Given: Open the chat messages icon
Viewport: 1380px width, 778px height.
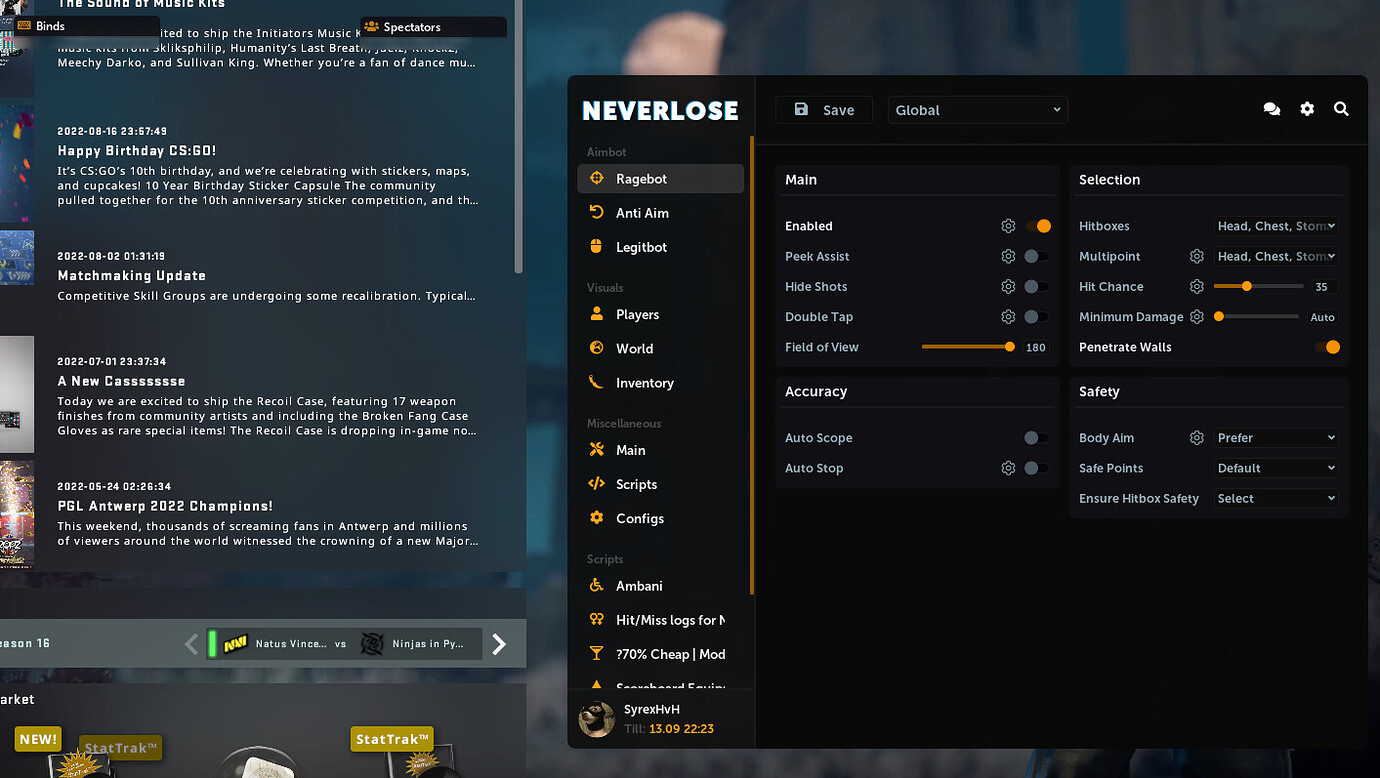Looking at the screenshot, I should tap(1272, 109).
